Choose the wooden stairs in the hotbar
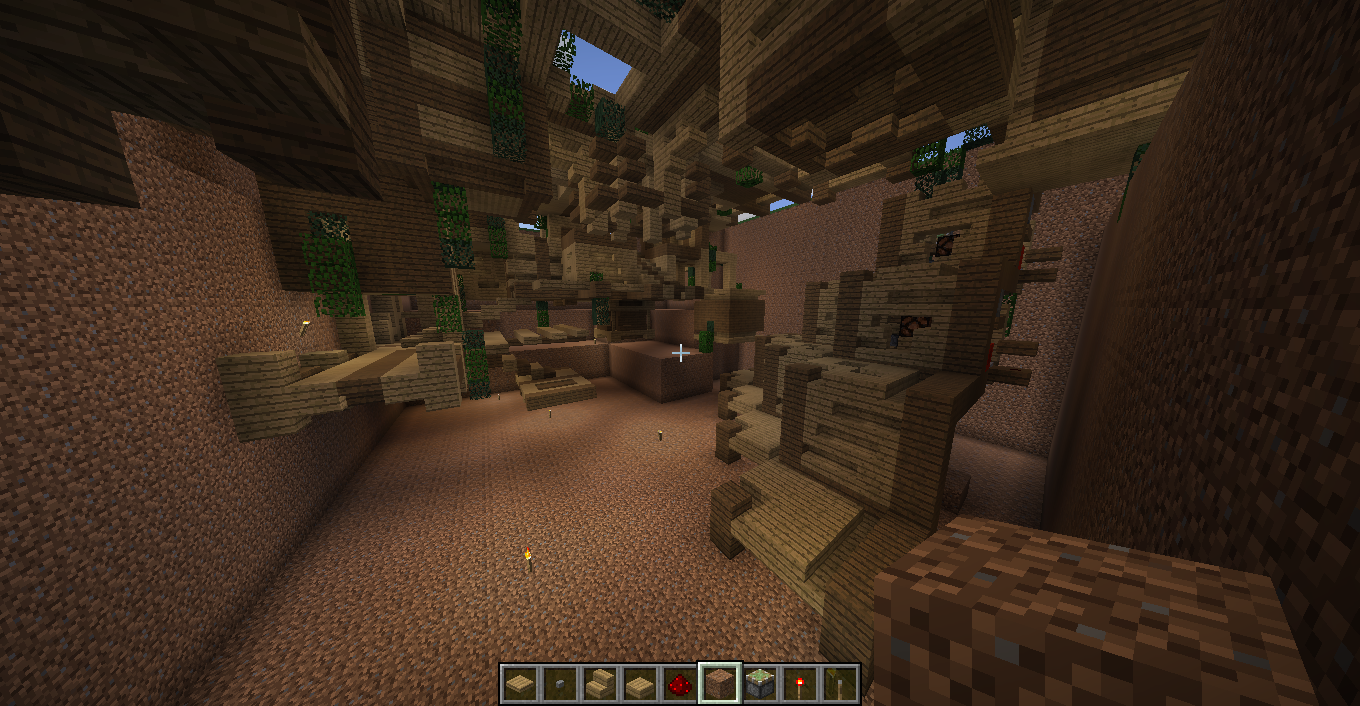The image size is (1360, 706). [599, 684]
